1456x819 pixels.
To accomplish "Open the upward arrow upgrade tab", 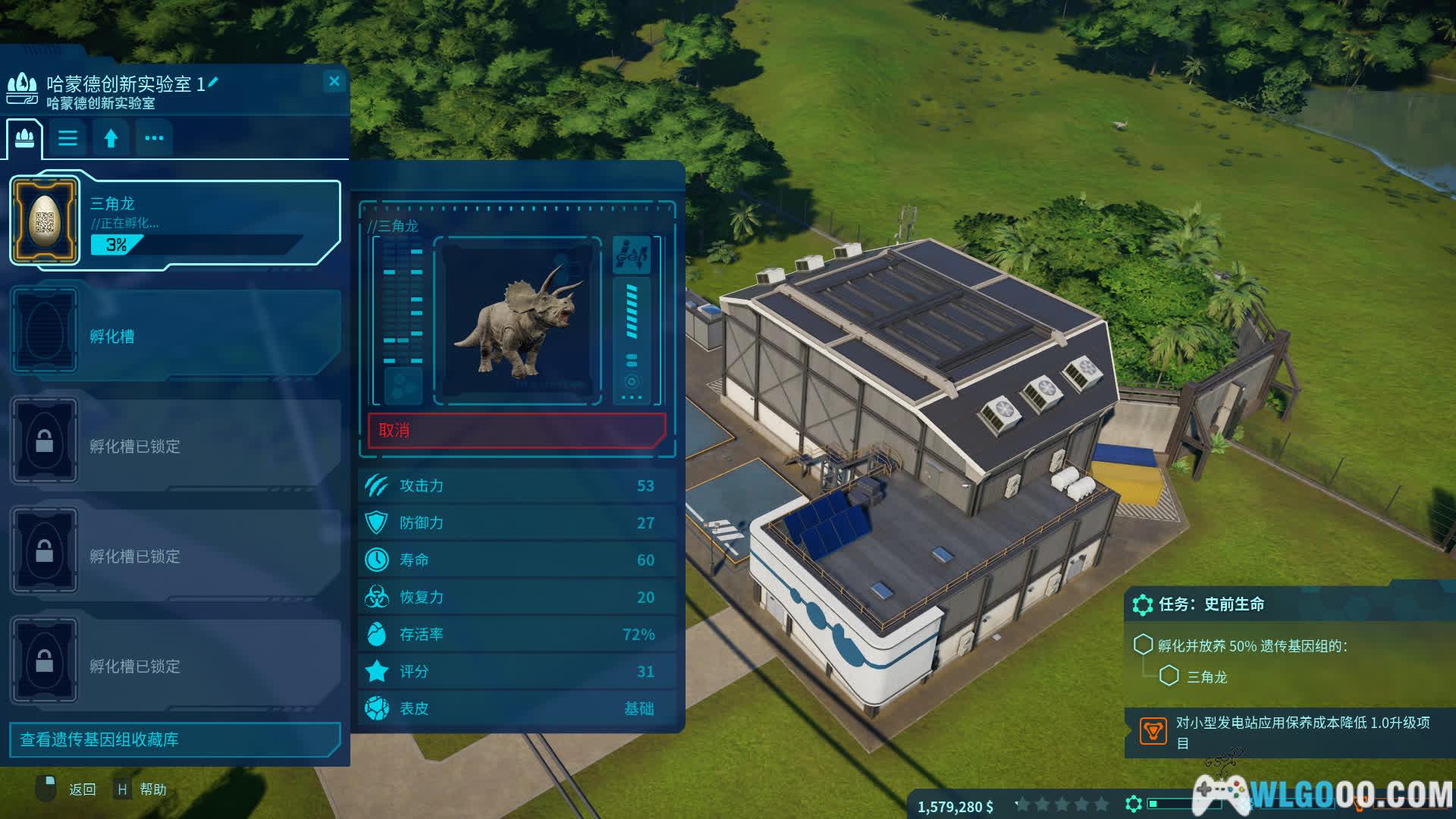I will (x=111, y=138).
